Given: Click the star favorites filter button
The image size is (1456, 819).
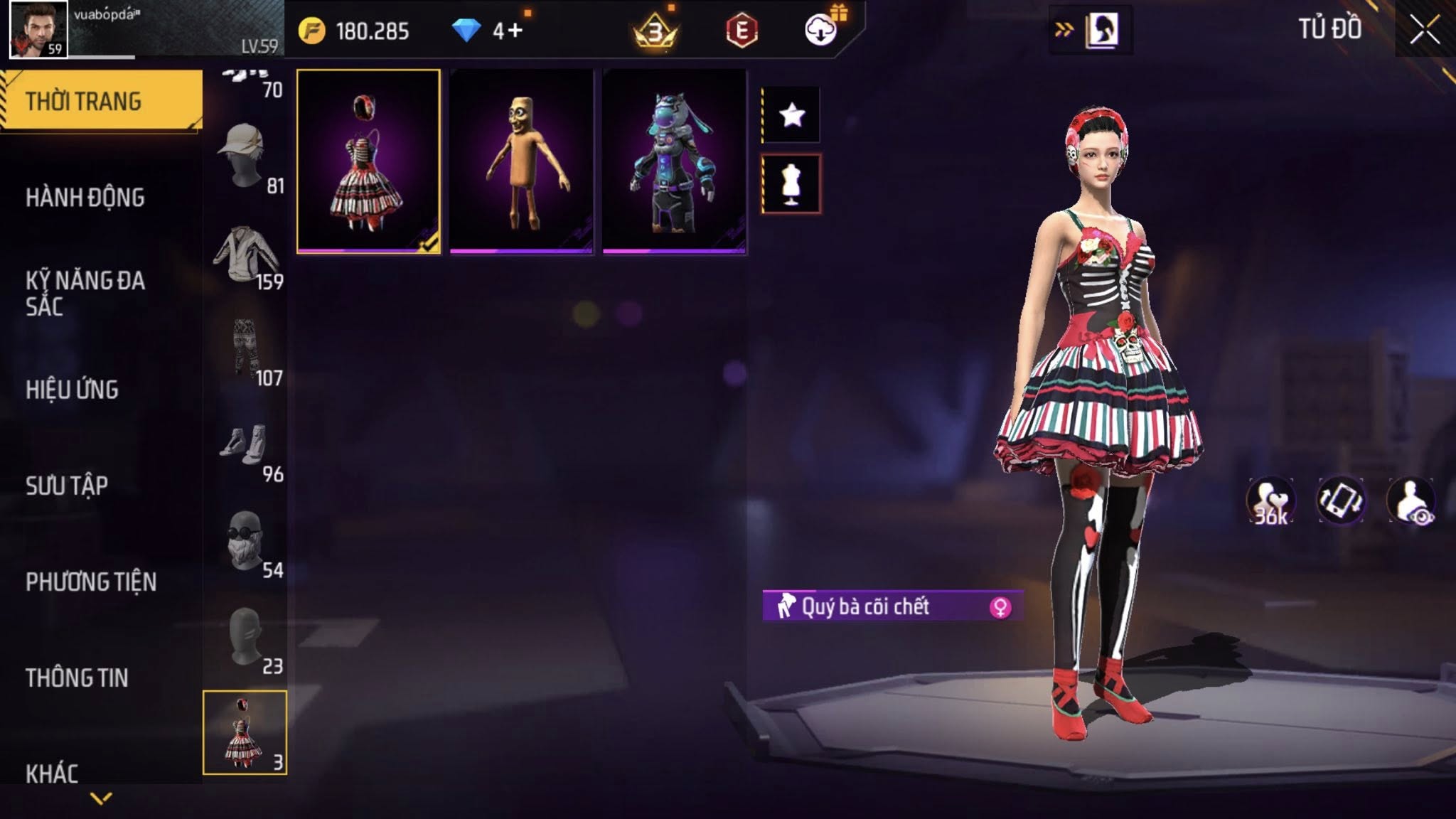Looking at the screenshot, I should tap(791, 114).
